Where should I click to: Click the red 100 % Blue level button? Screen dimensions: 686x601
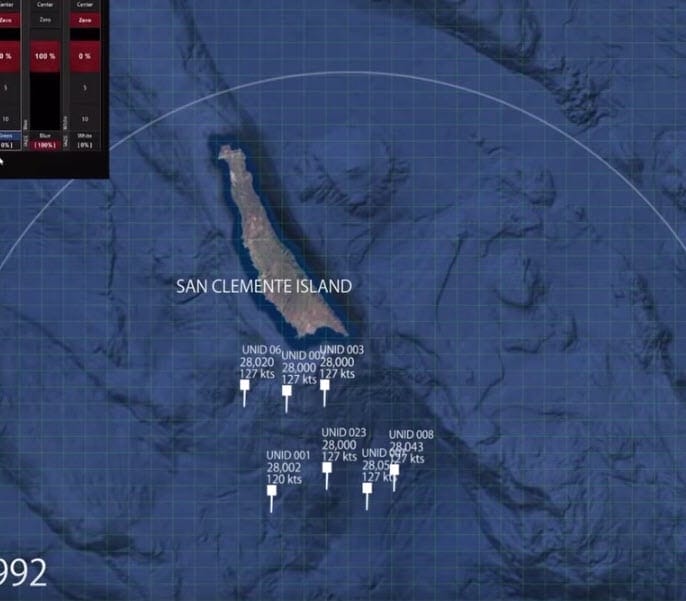(x=45, y=56)
